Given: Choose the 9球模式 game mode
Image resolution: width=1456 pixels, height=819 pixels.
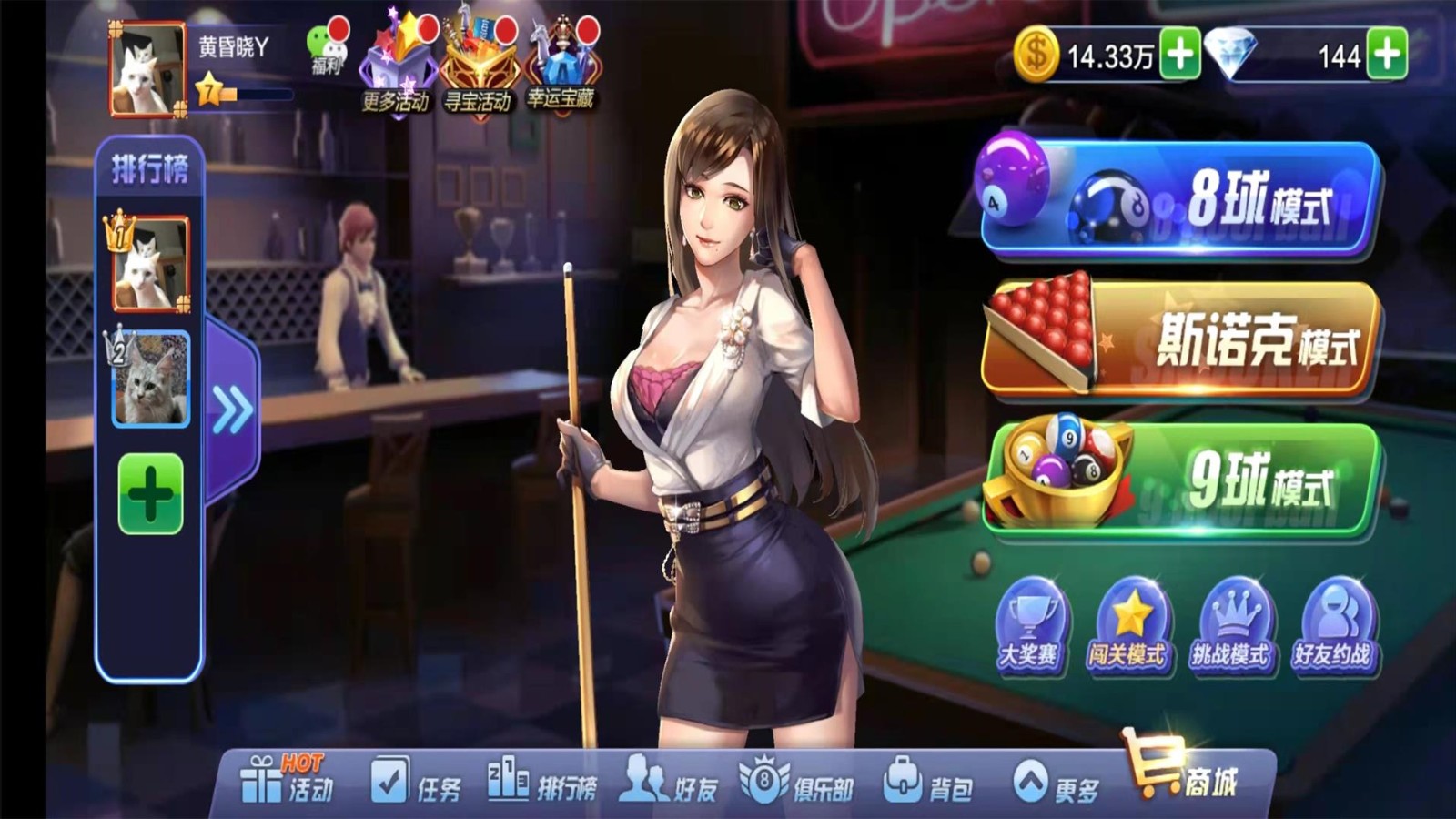Looking at the screenshot, I should 1179,478.
